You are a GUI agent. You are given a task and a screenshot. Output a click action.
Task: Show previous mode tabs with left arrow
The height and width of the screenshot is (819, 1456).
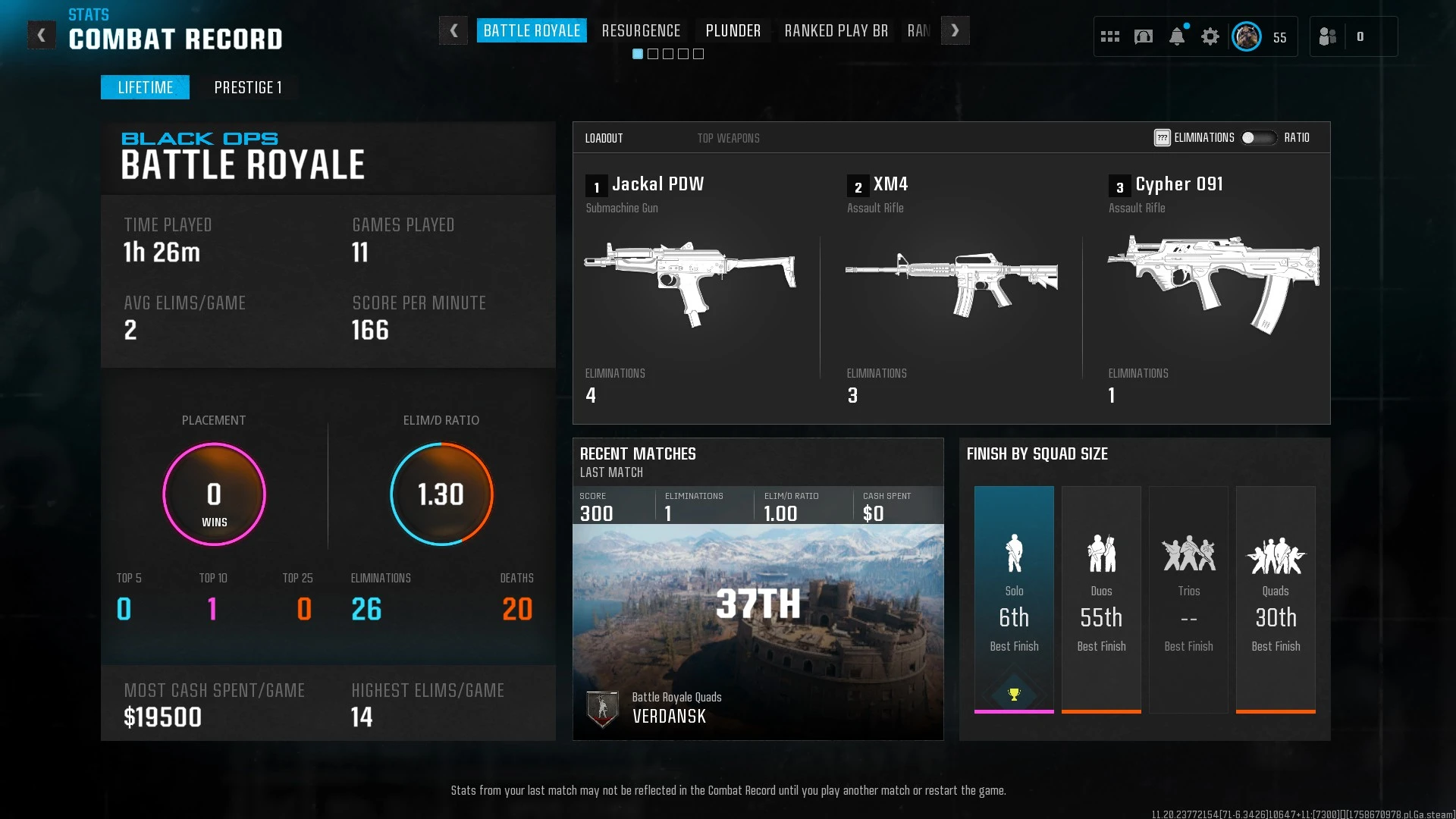453,31
